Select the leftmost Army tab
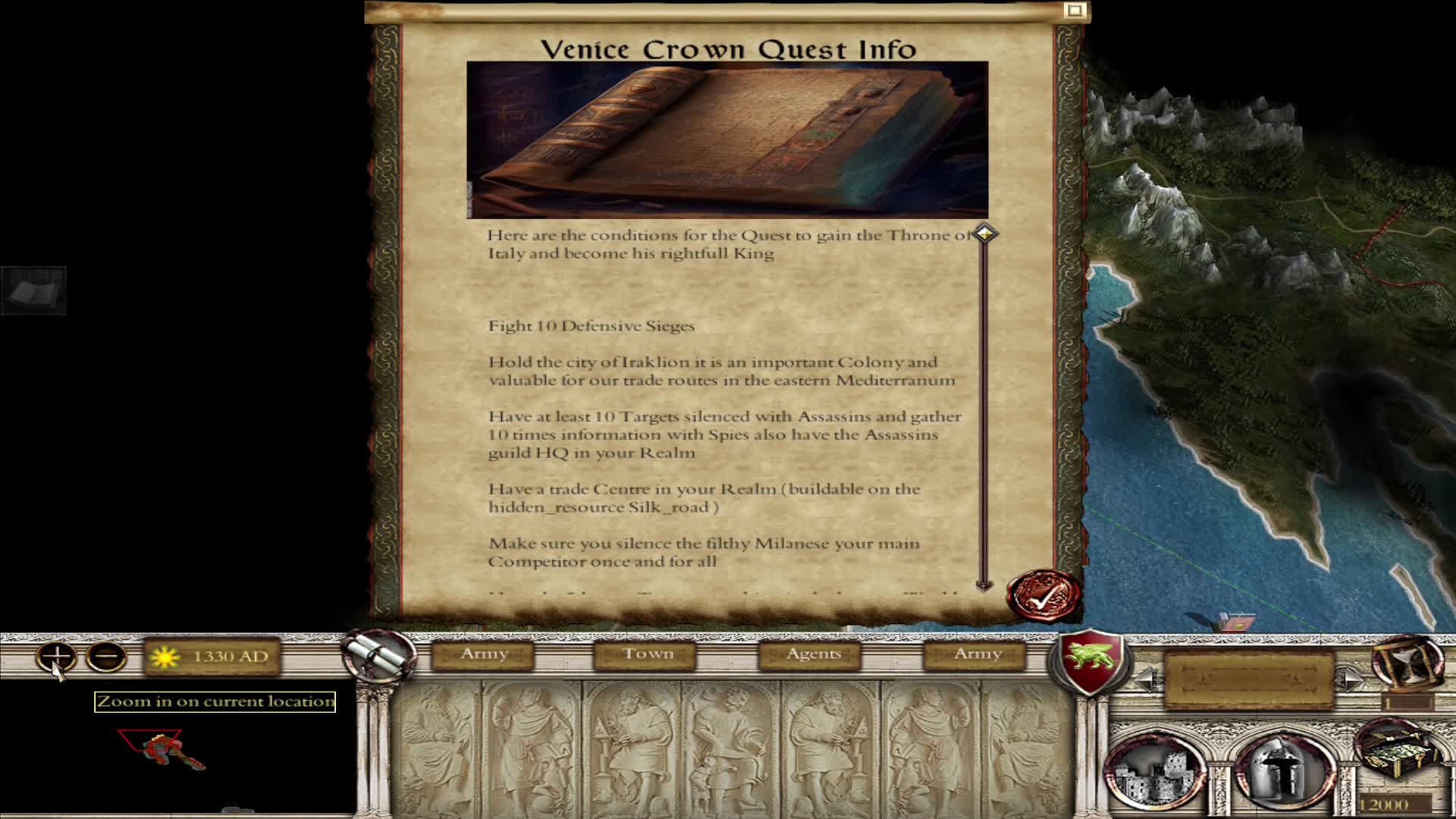This screenshot has height=819, width=1456. tap(484, 653)
